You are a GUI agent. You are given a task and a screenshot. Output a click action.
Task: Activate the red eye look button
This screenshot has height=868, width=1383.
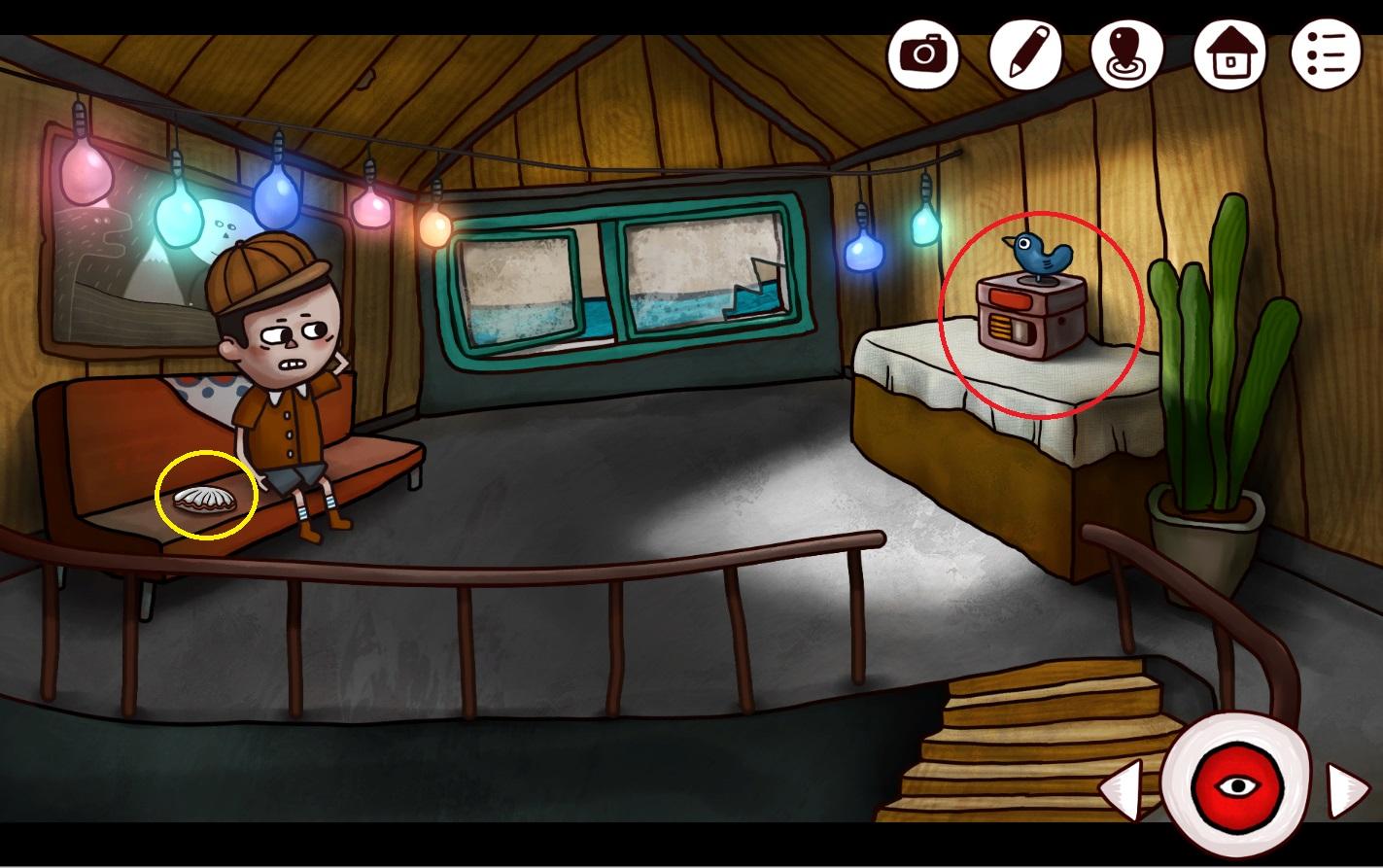(1236, 784)
